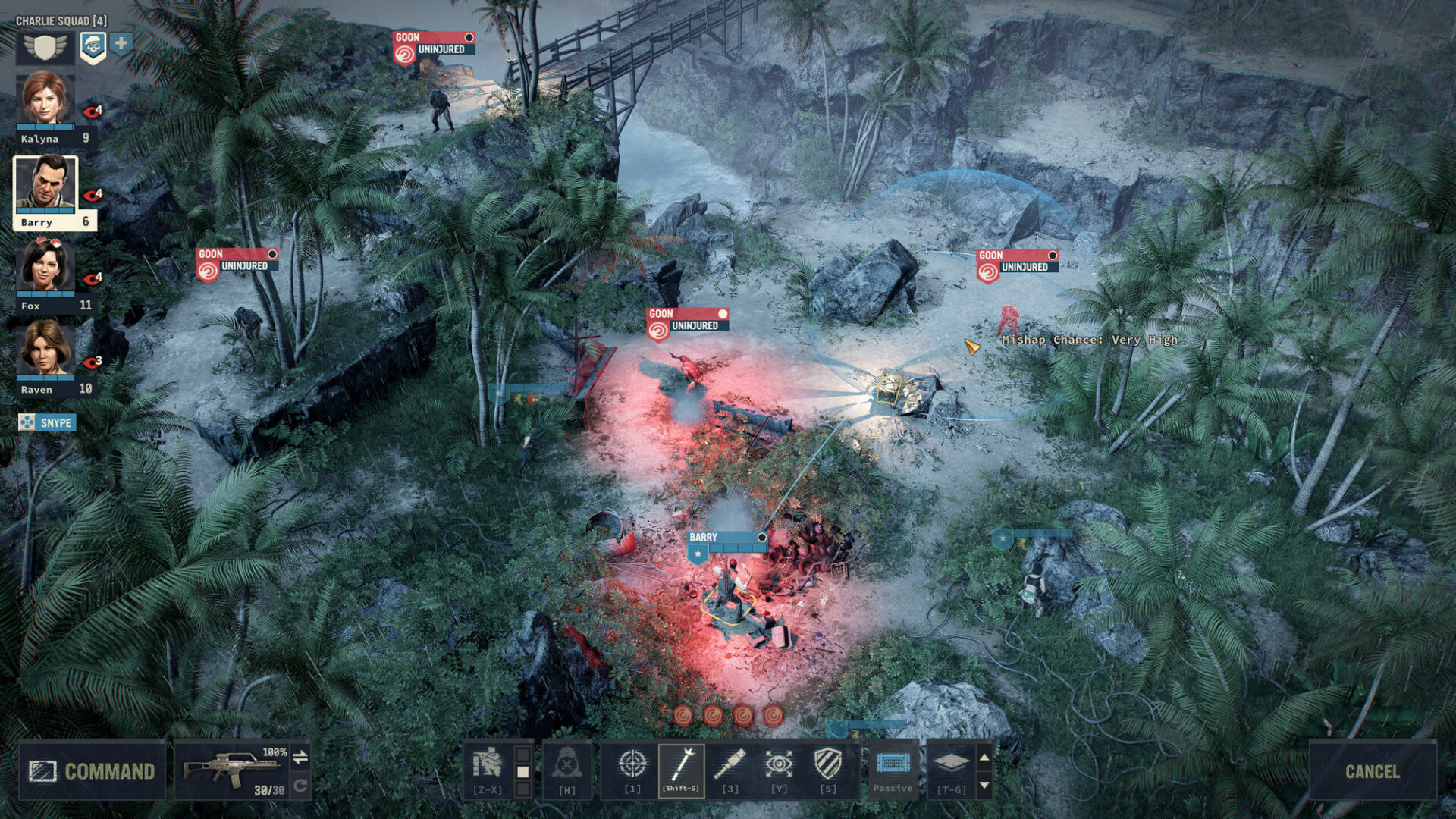
Task: Inspect the G36 rifle thumbnail showing 30/30 ammo
Action: click(x=231, y=767)
